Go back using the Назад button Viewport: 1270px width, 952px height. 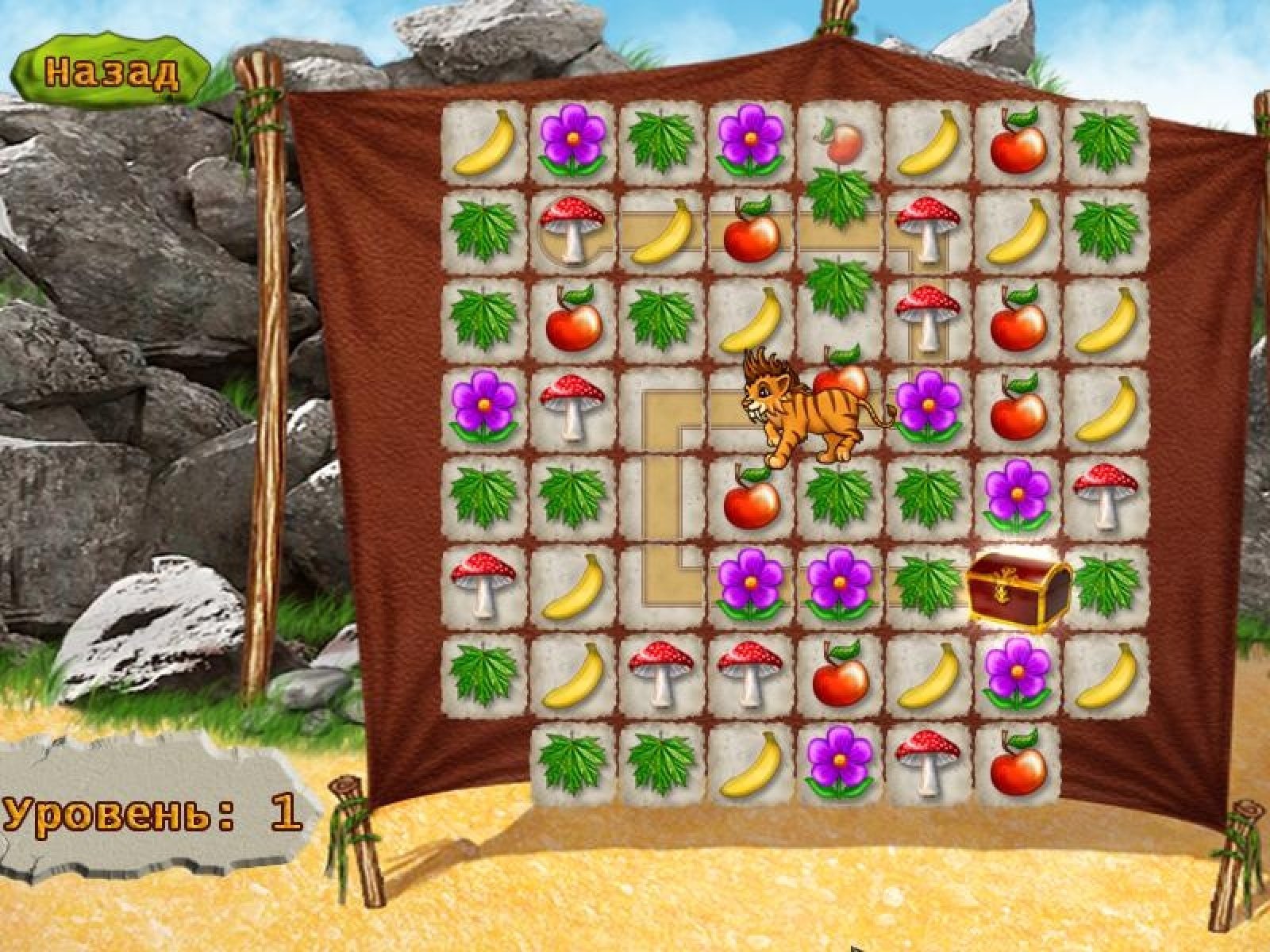(x=112, y=72)
